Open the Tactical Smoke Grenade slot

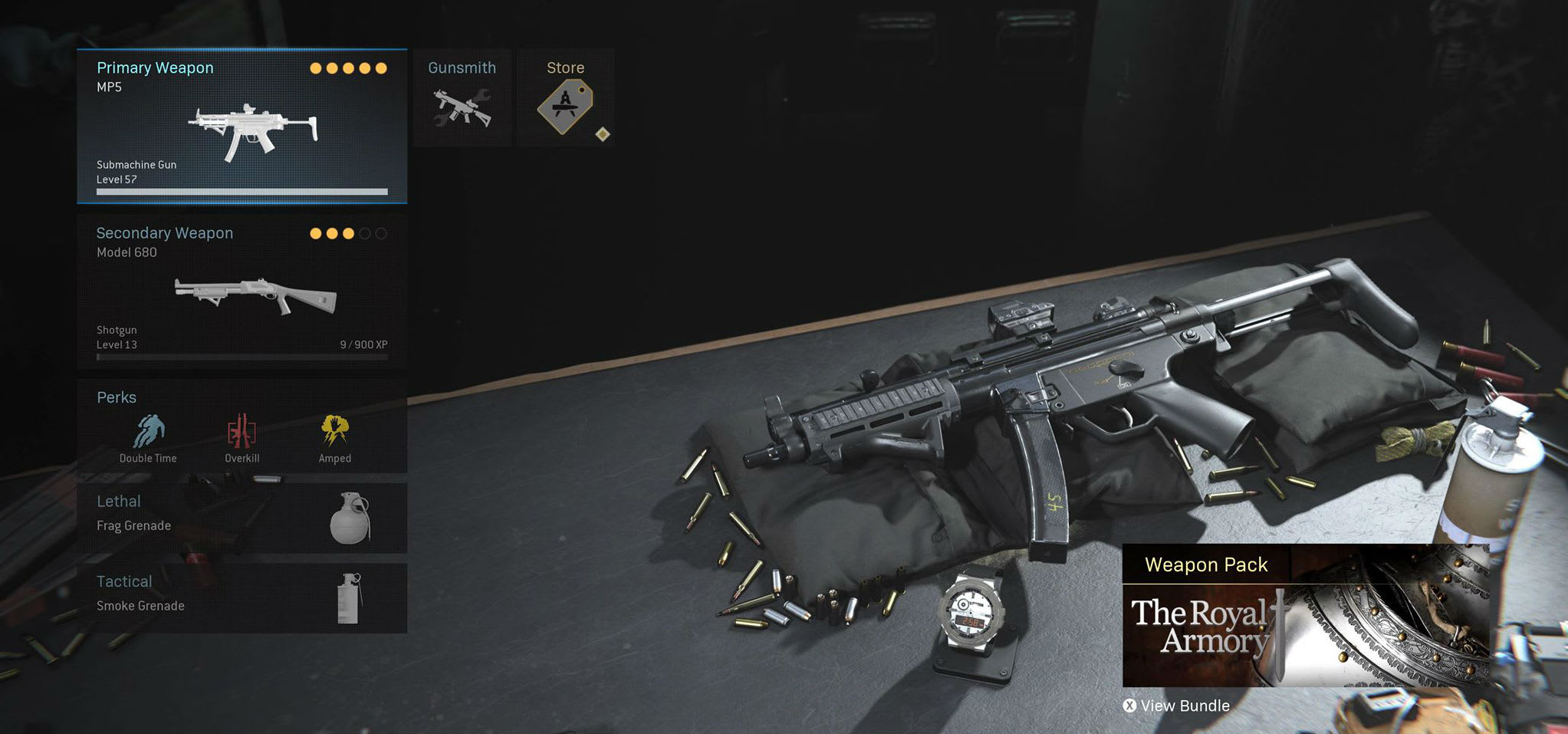click(x=242, y=597)
